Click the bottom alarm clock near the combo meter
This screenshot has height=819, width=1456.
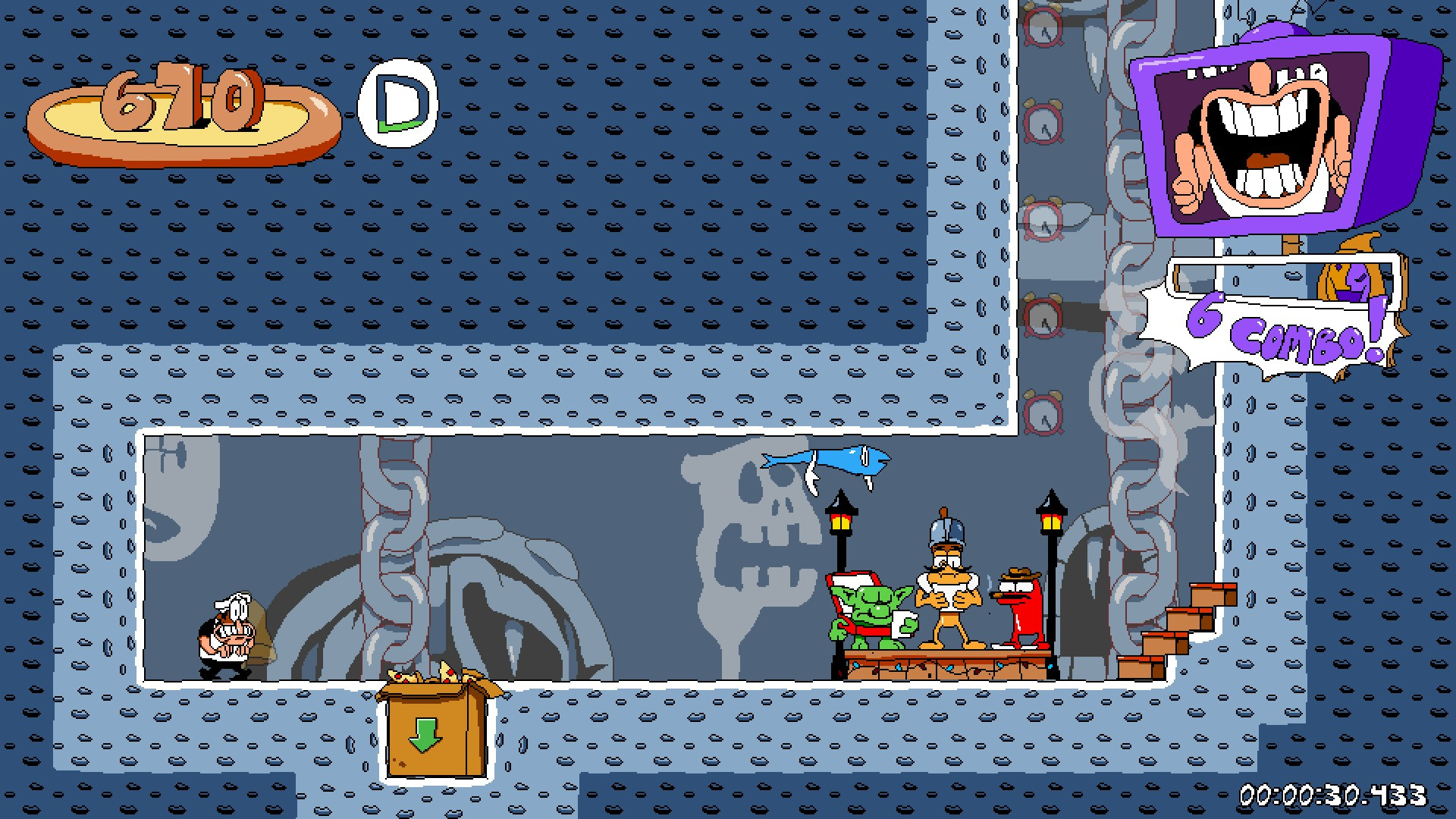tap(1042, 413)
